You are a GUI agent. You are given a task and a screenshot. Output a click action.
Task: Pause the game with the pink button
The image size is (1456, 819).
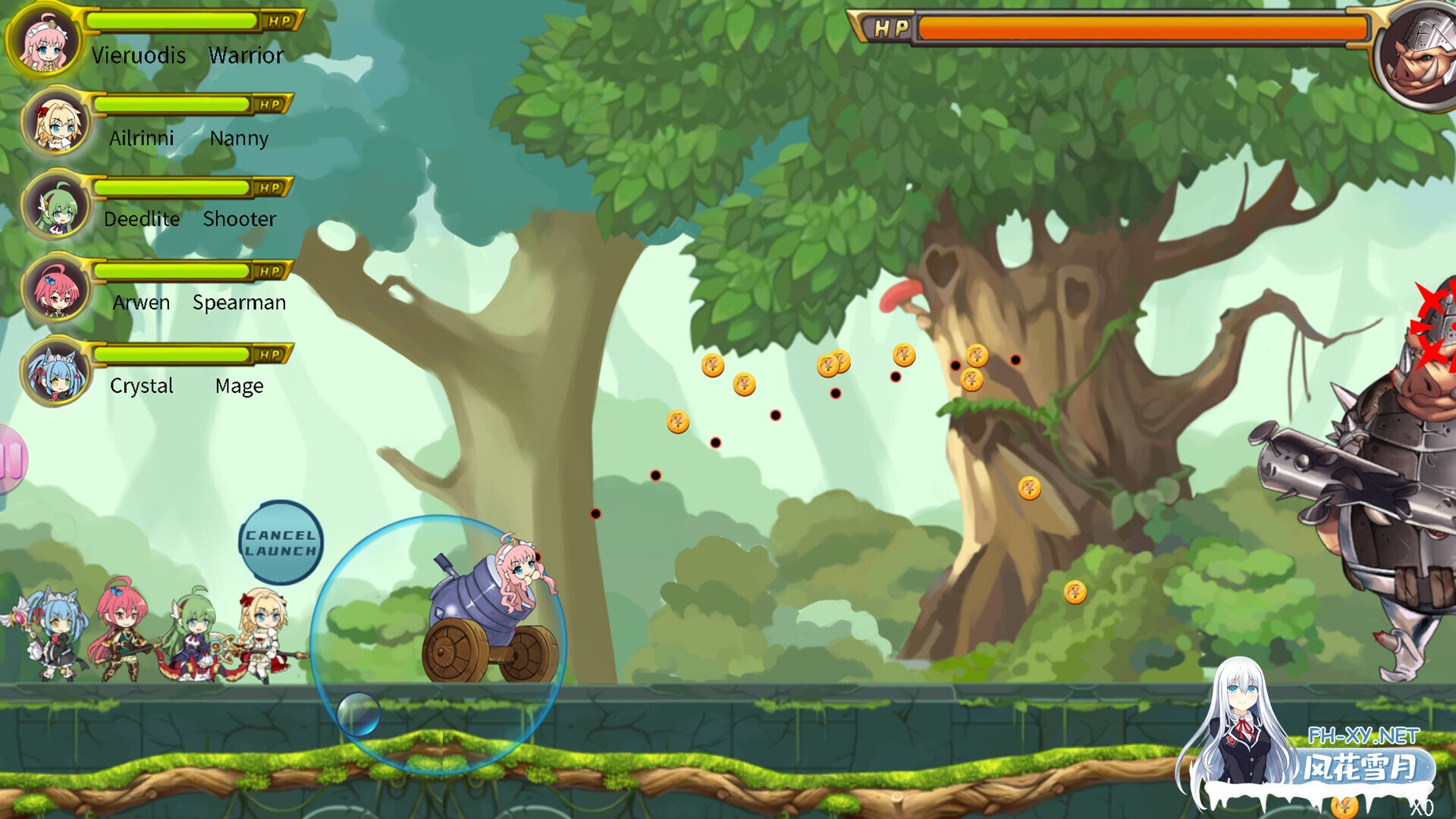(x=12, y=460)
